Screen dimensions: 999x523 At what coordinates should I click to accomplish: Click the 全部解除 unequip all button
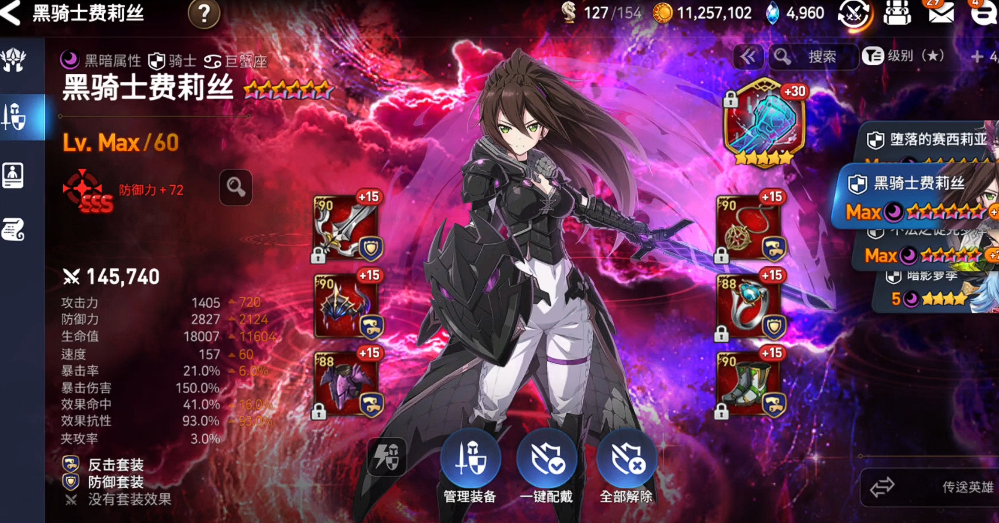click(626, 468)
